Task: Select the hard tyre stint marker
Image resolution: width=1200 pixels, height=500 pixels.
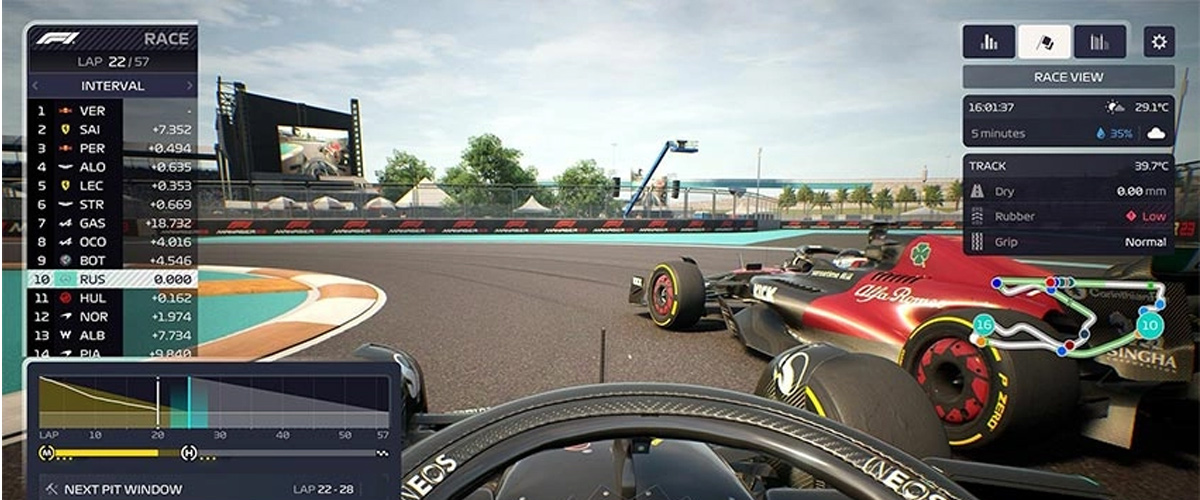Action: tap(187, 454)
